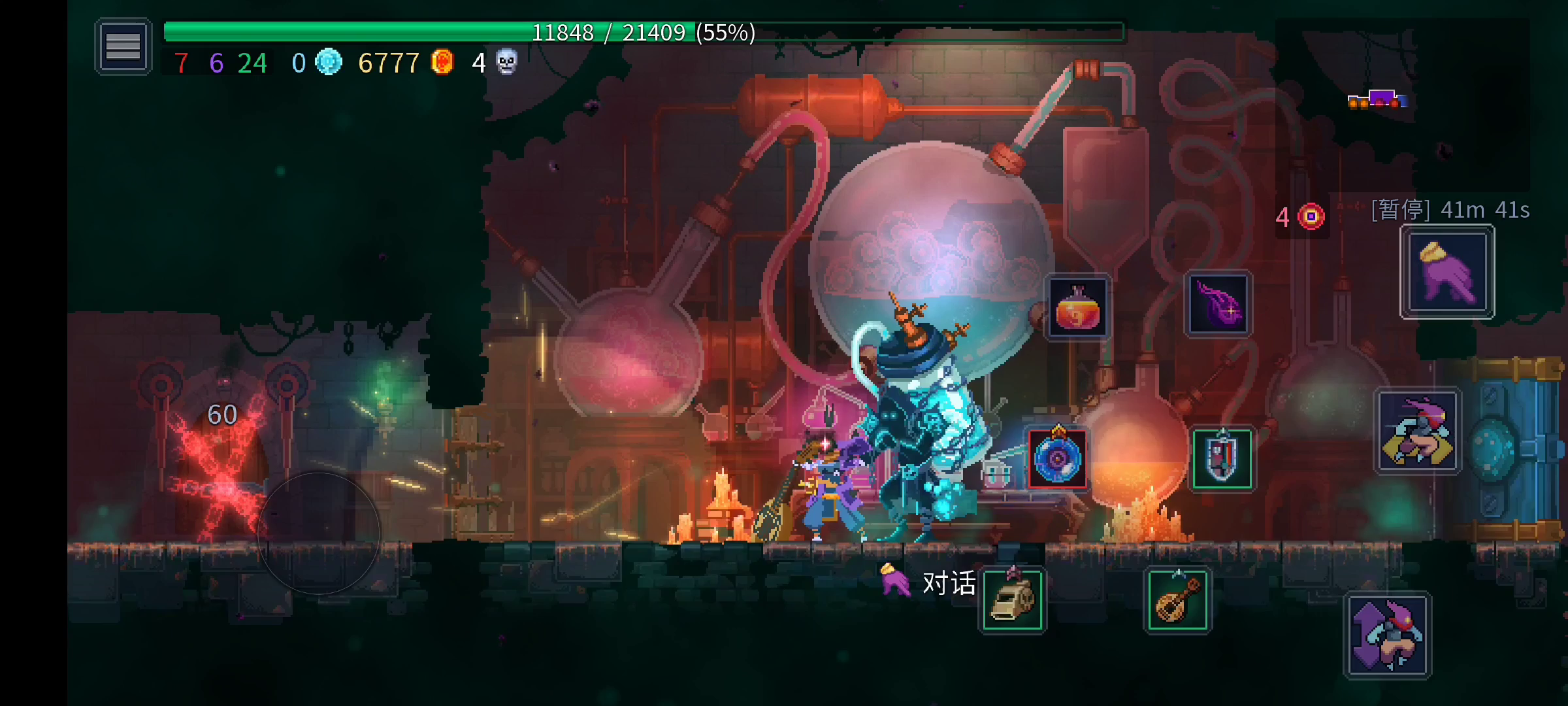Open the hamburger pause menu
The width and height of the screenshot is (1568, 706).
(123, 46)
